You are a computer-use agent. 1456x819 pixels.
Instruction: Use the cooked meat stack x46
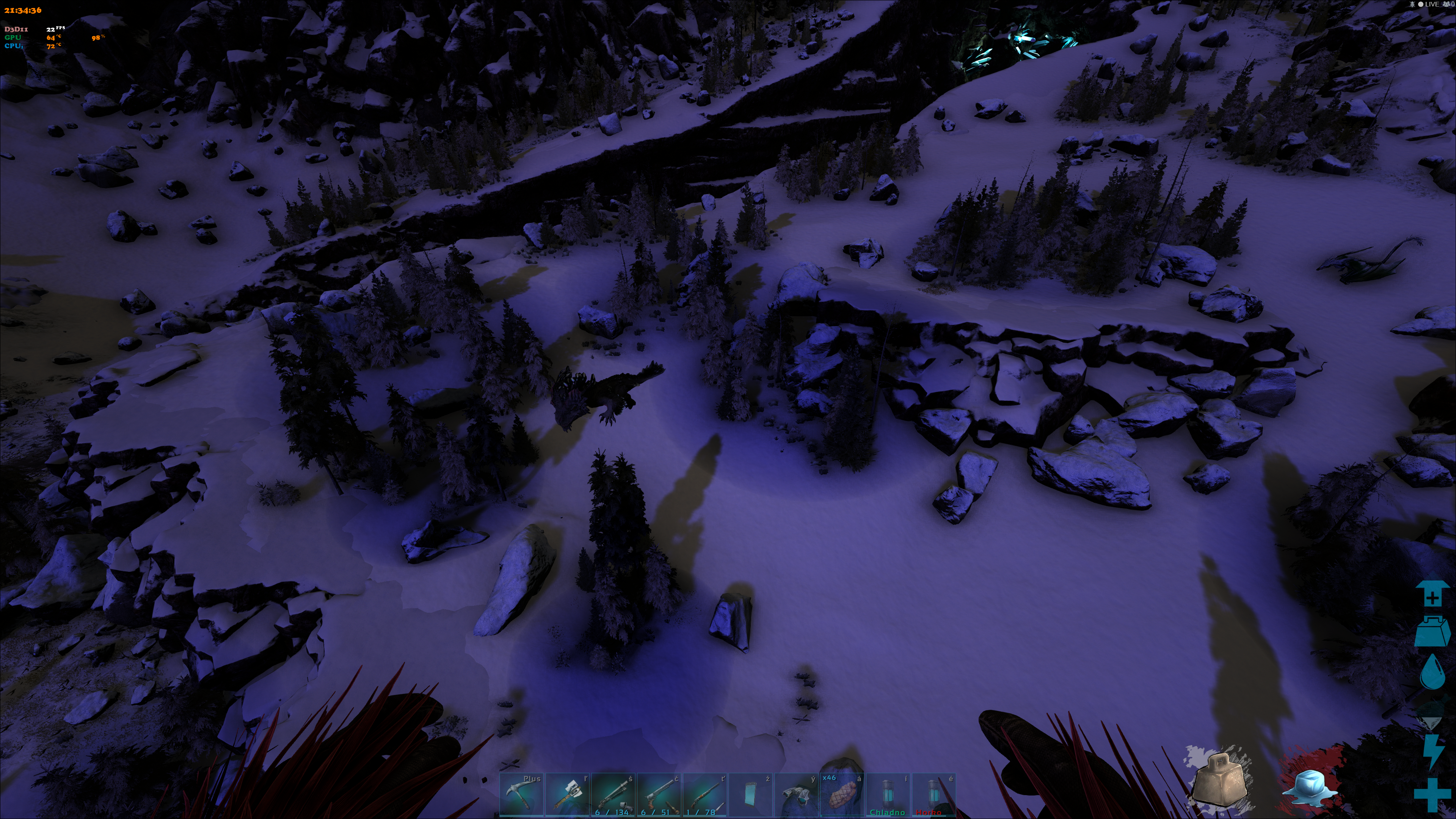coord(842,795)
